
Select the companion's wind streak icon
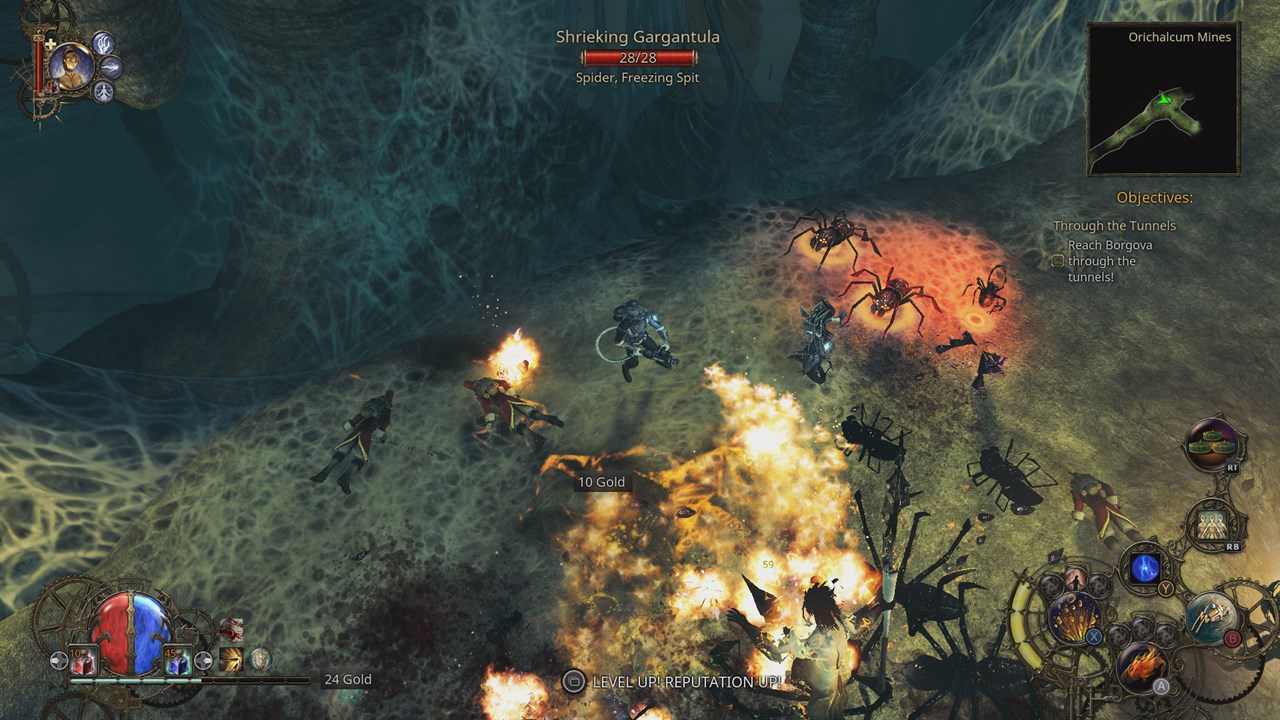point(111,67)
